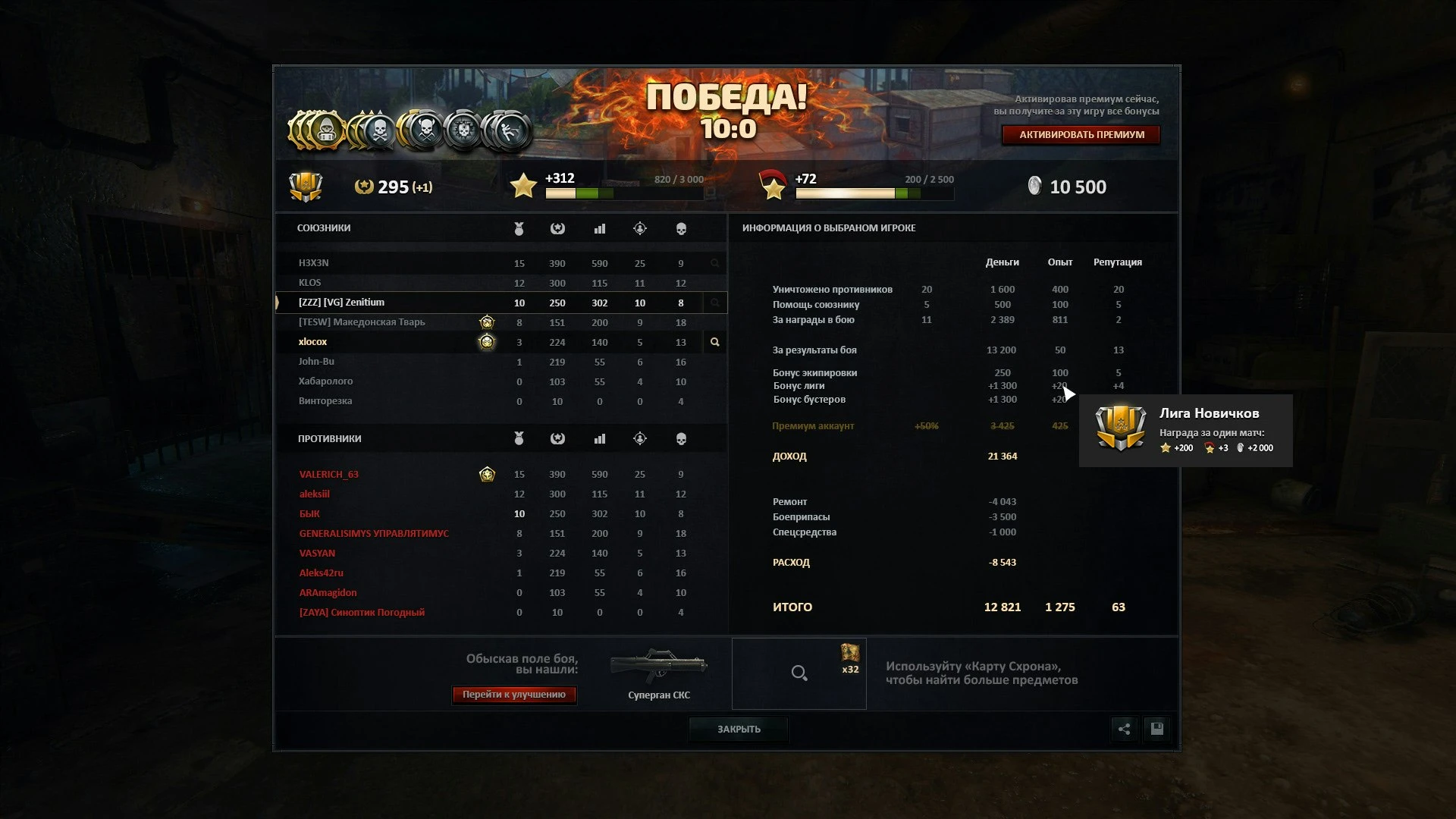This screenshot has height=819, width=1456.
Task: Click the Перейти к улучшению button
Action: point(514,695)
